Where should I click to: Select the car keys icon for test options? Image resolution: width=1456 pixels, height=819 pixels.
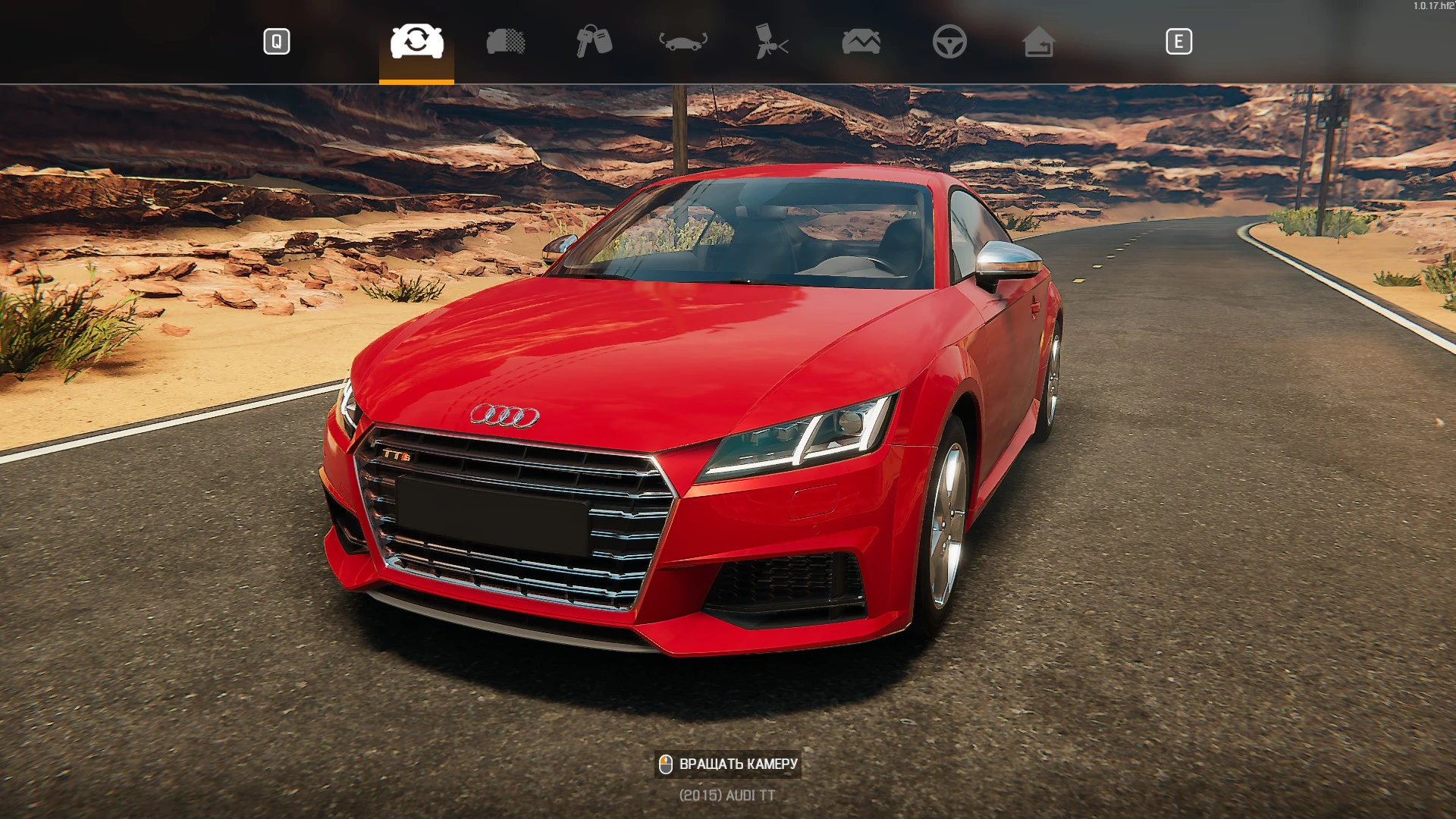click(x=594, y=42)
